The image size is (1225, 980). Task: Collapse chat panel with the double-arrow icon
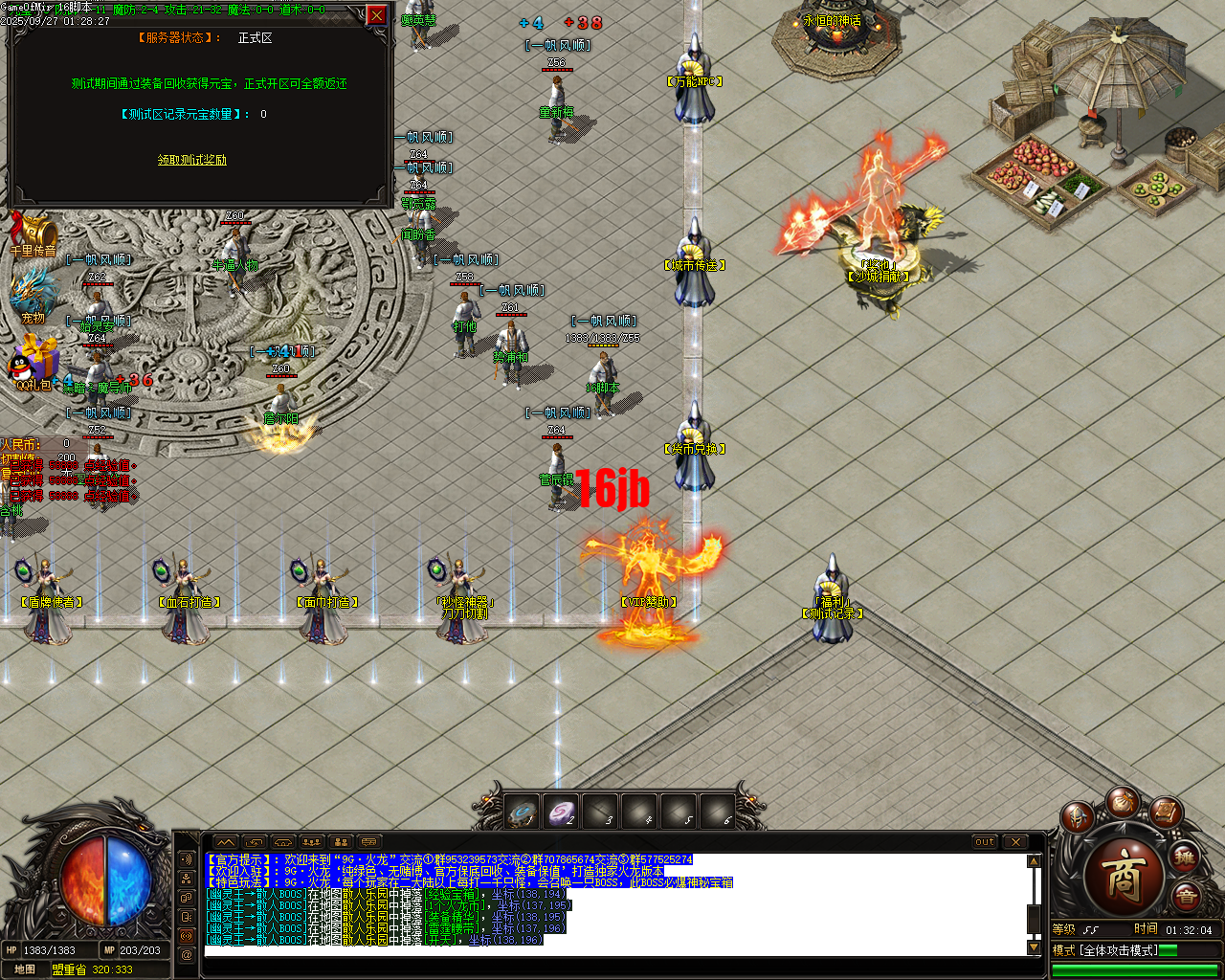tap(226, 843)
